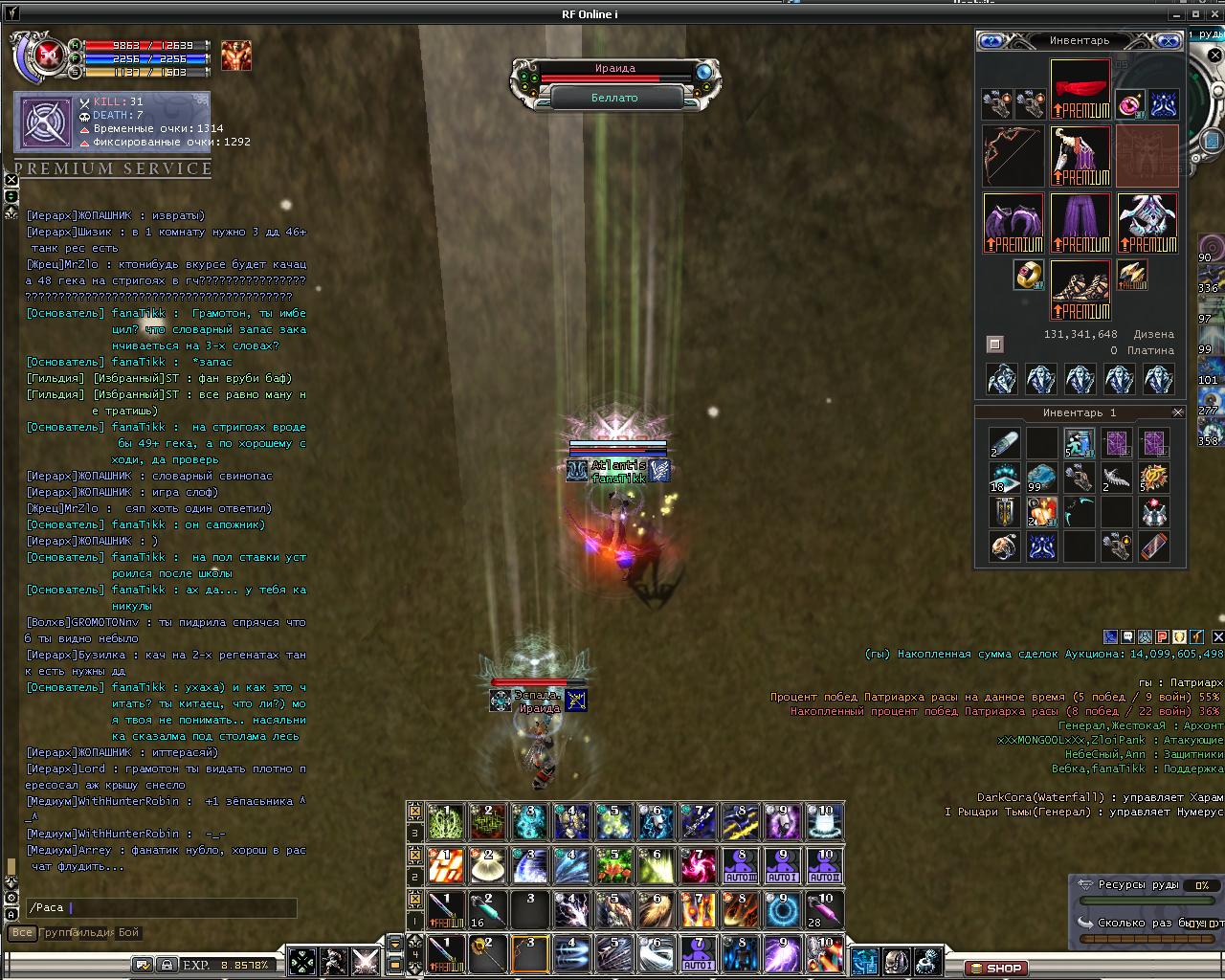This screenshot has width=1225, height=980.
Task: Use the green syringe potion with count 16
Action: pyautogui.click(x=487, y=909)
